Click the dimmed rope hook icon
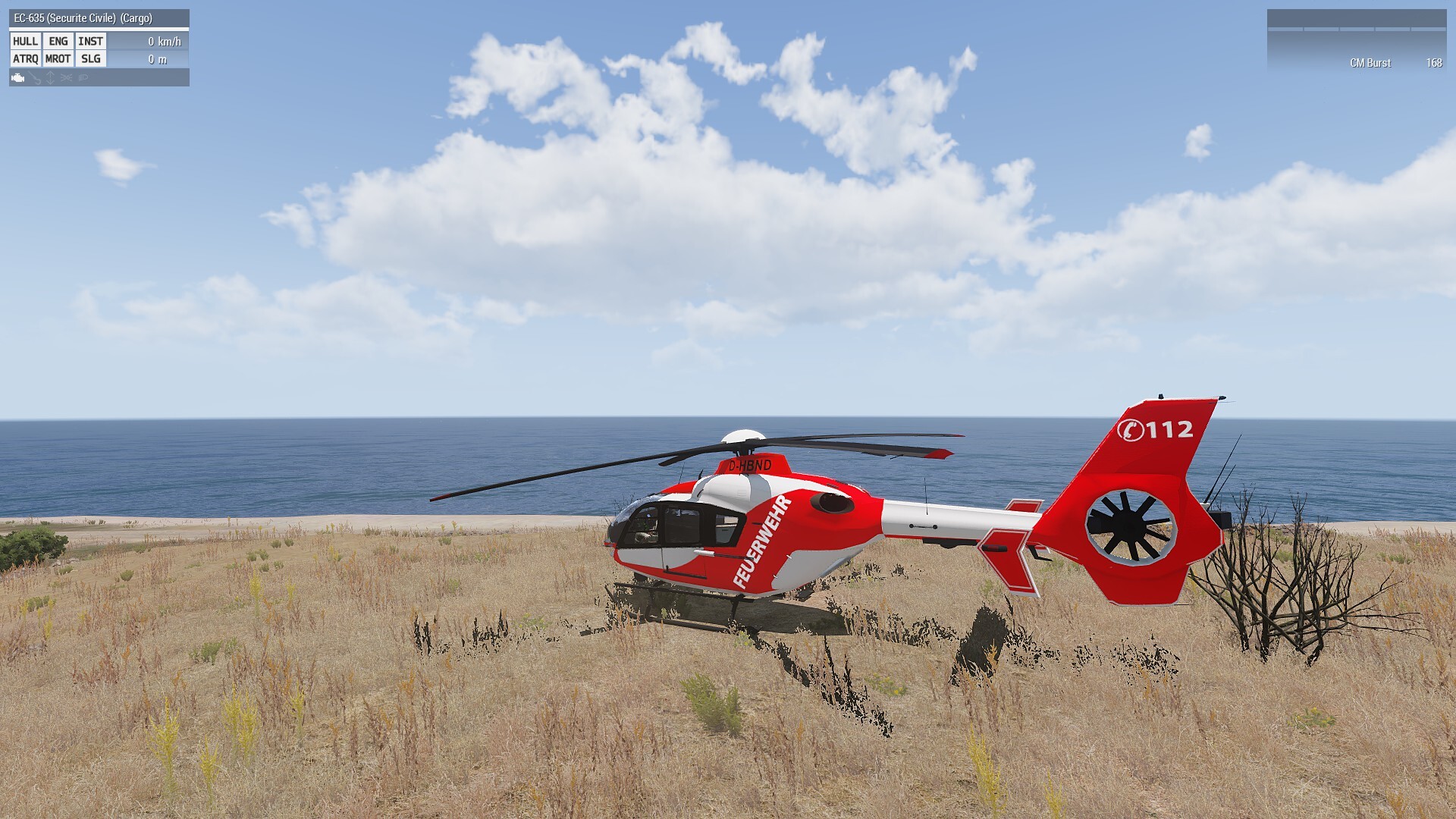Screen dimensions: 1456x819 coord(36,78)
